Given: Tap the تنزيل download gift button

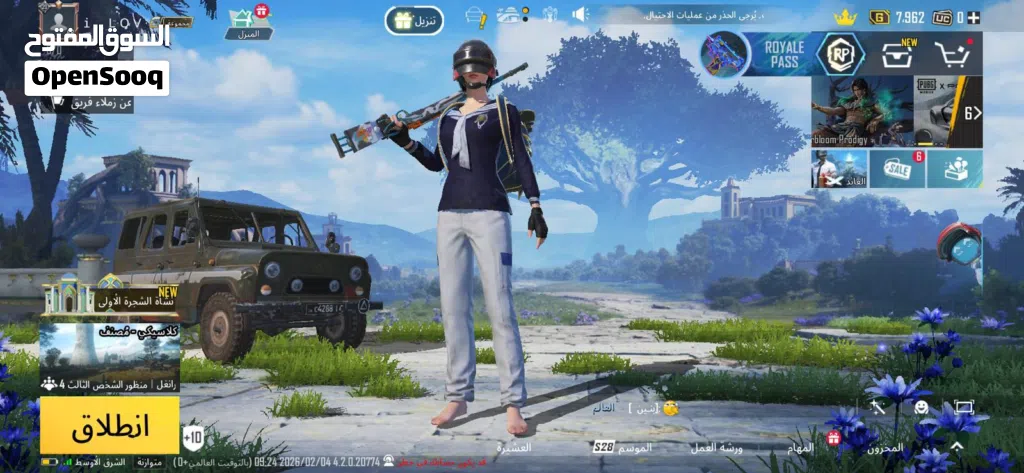Looking at the screenshot, I should (x=414, y=21).
